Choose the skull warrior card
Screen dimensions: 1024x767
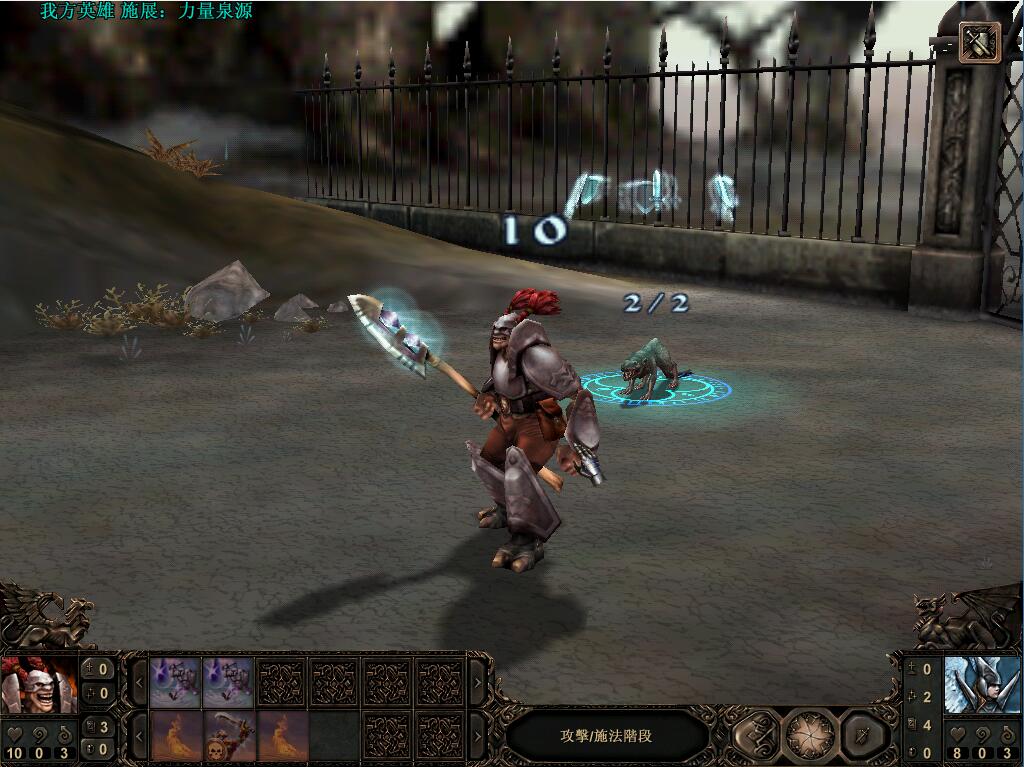(x=230, y=736)
